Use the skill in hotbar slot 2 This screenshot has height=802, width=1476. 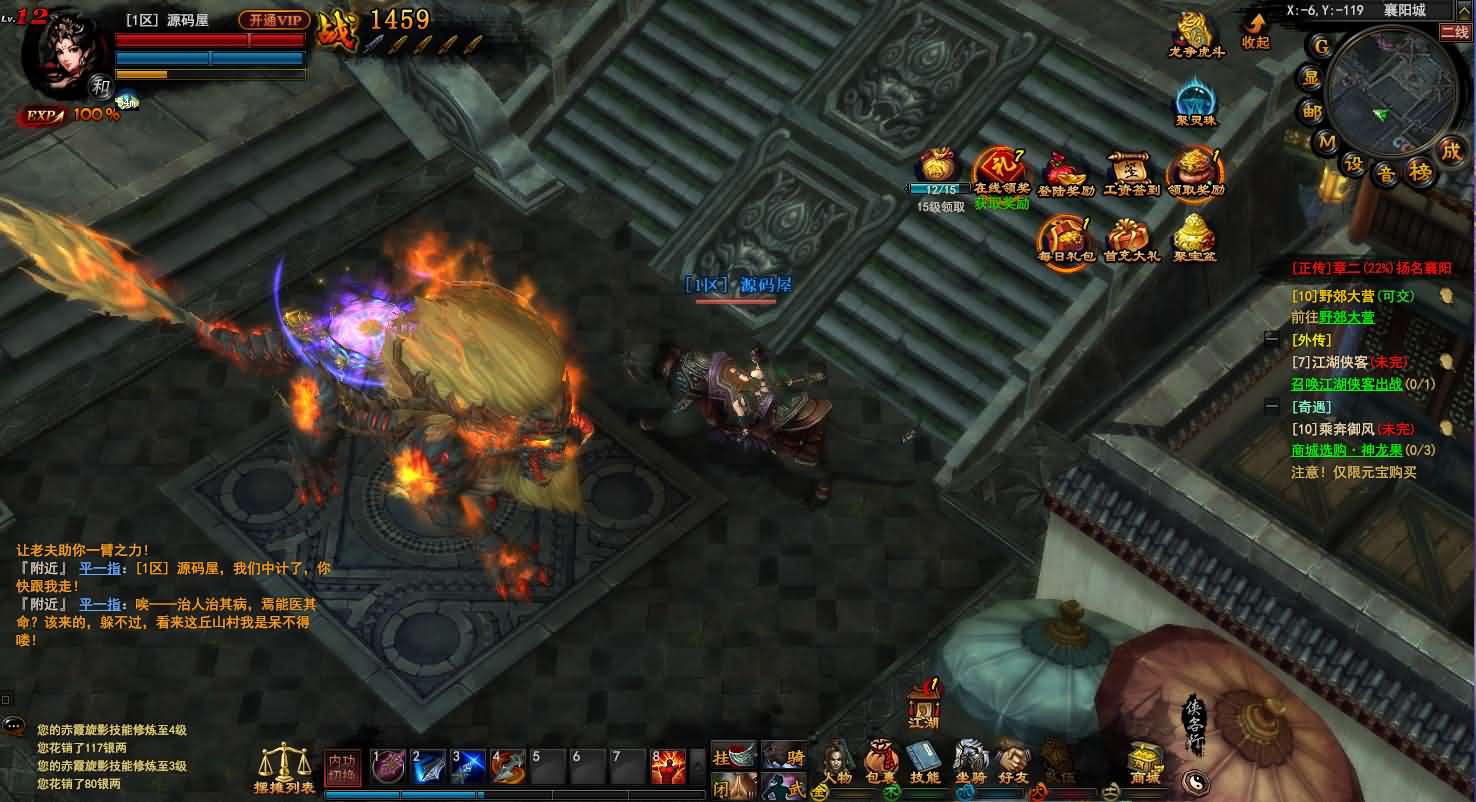[x=428, y=767]
